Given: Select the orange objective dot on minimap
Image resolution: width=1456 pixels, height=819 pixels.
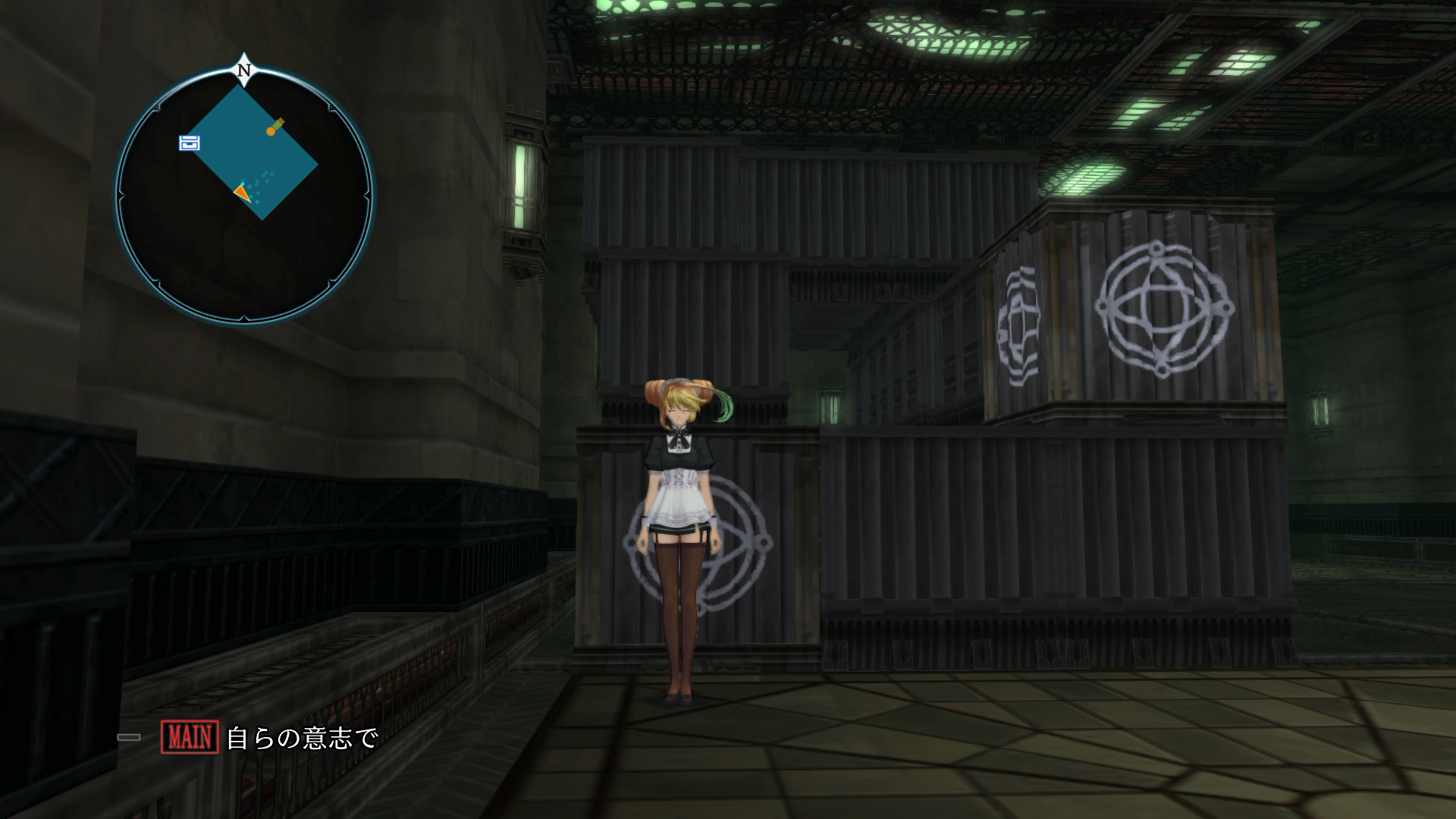Looking at the screenshot, I should (x=271, y=131).
